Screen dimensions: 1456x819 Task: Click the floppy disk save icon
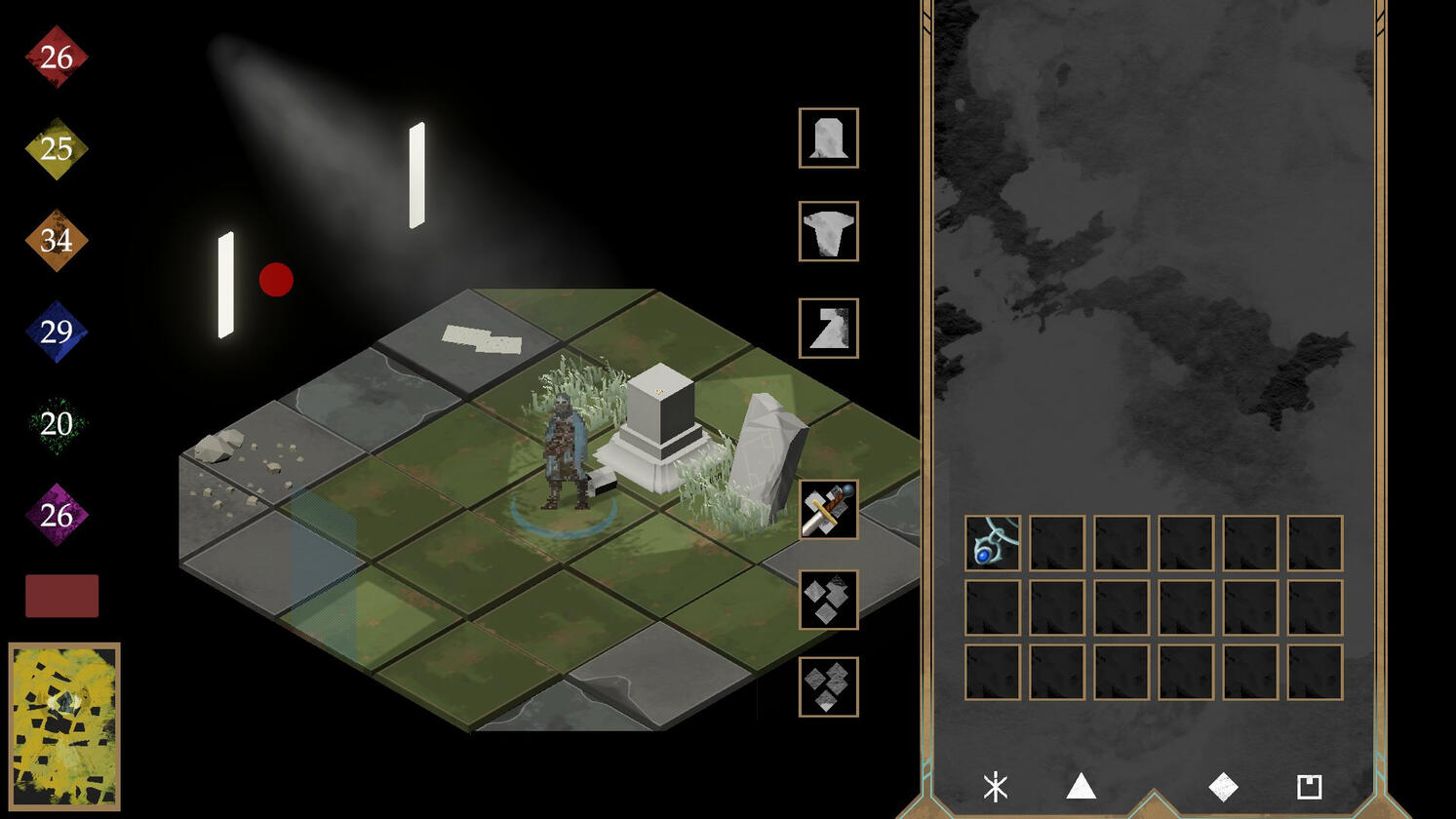coord(1309,787)
